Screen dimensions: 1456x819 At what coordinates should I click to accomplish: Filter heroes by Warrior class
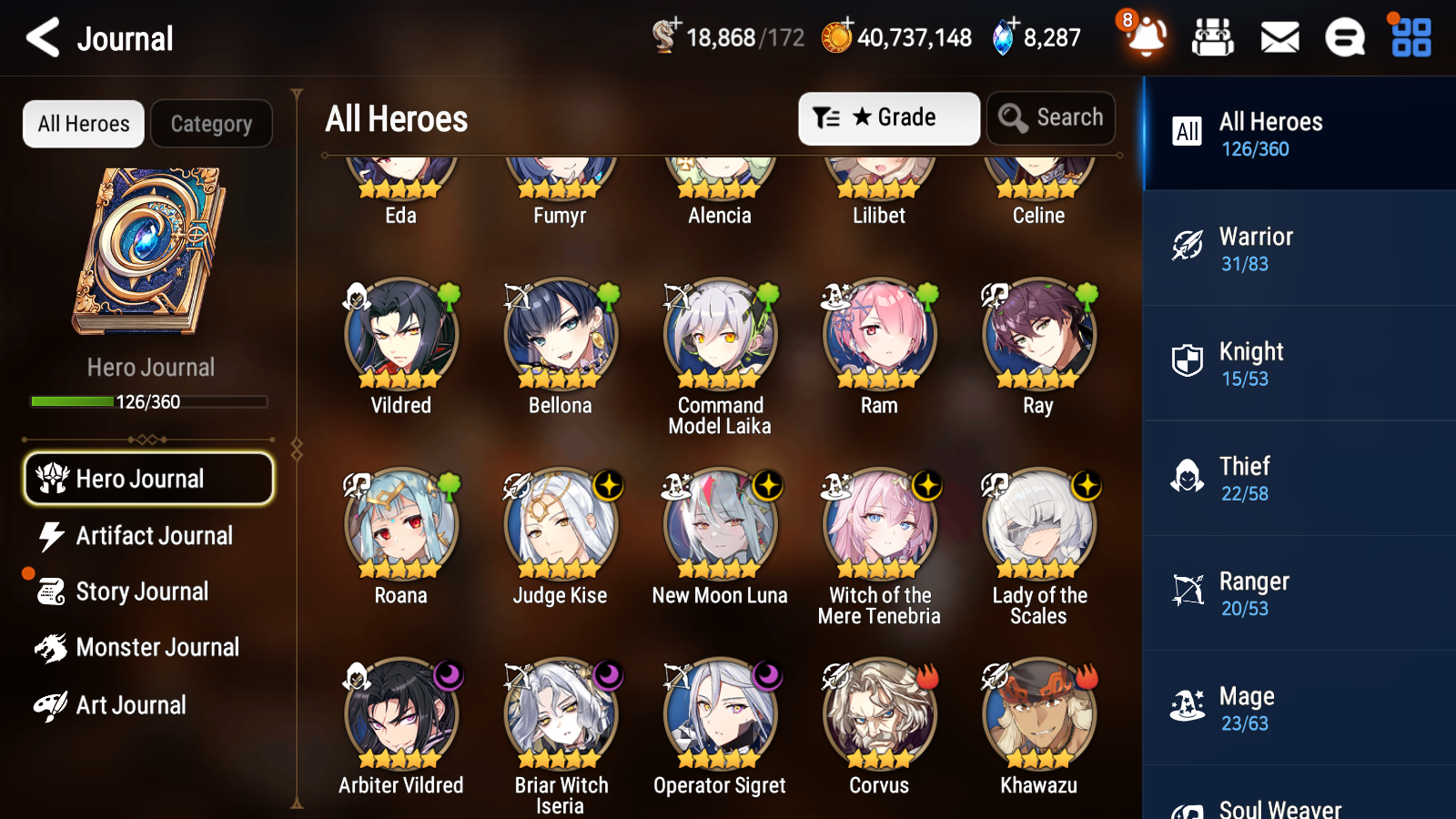(x=1299, y=248)
